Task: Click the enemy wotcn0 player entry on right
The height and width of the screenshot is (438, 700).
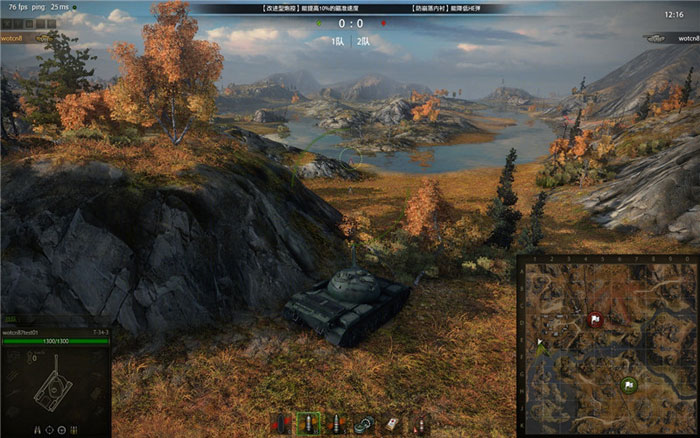Action: [684, 37]
